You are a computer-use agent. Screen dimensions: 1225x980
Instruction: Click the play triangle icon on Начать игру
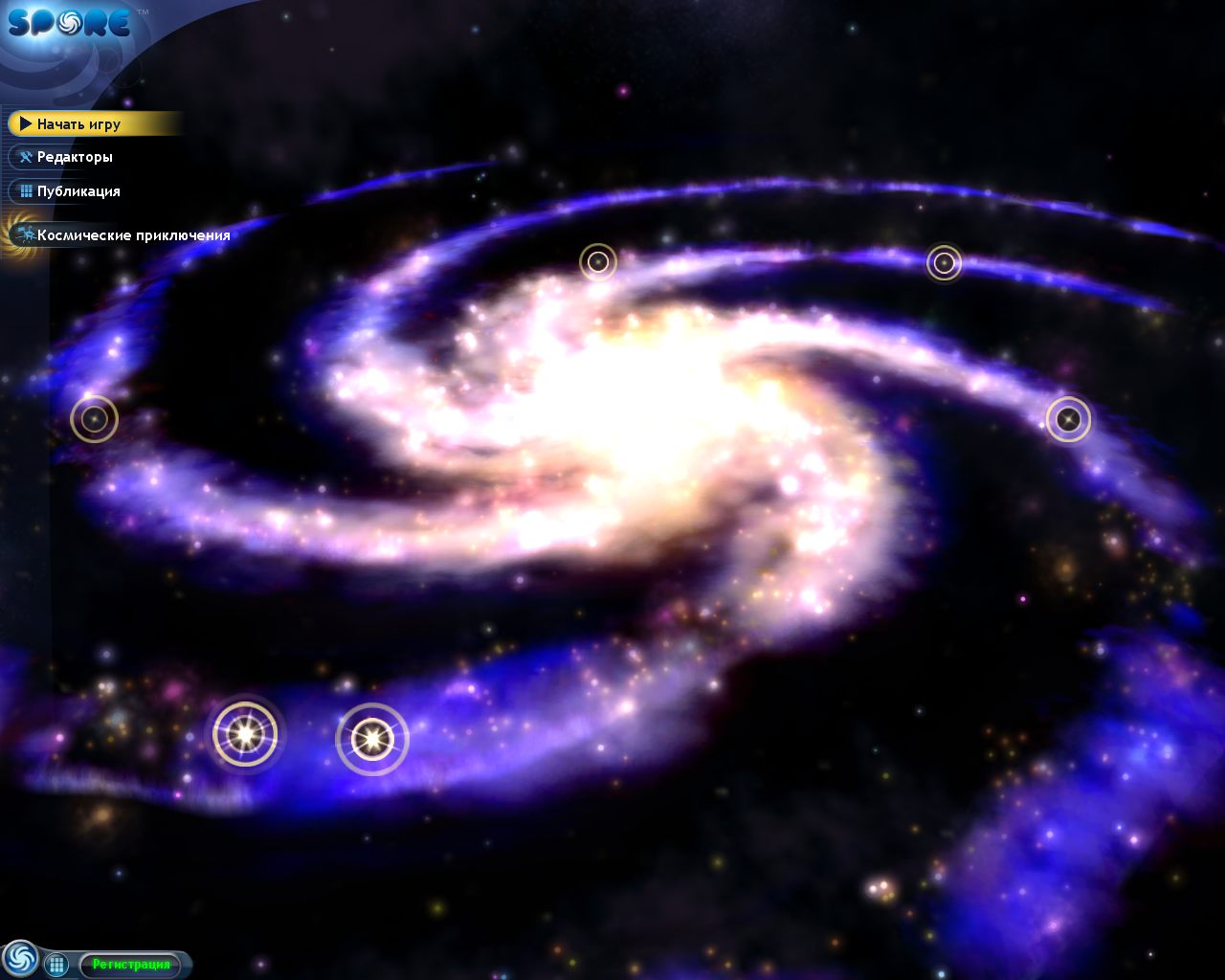(24, 123)
